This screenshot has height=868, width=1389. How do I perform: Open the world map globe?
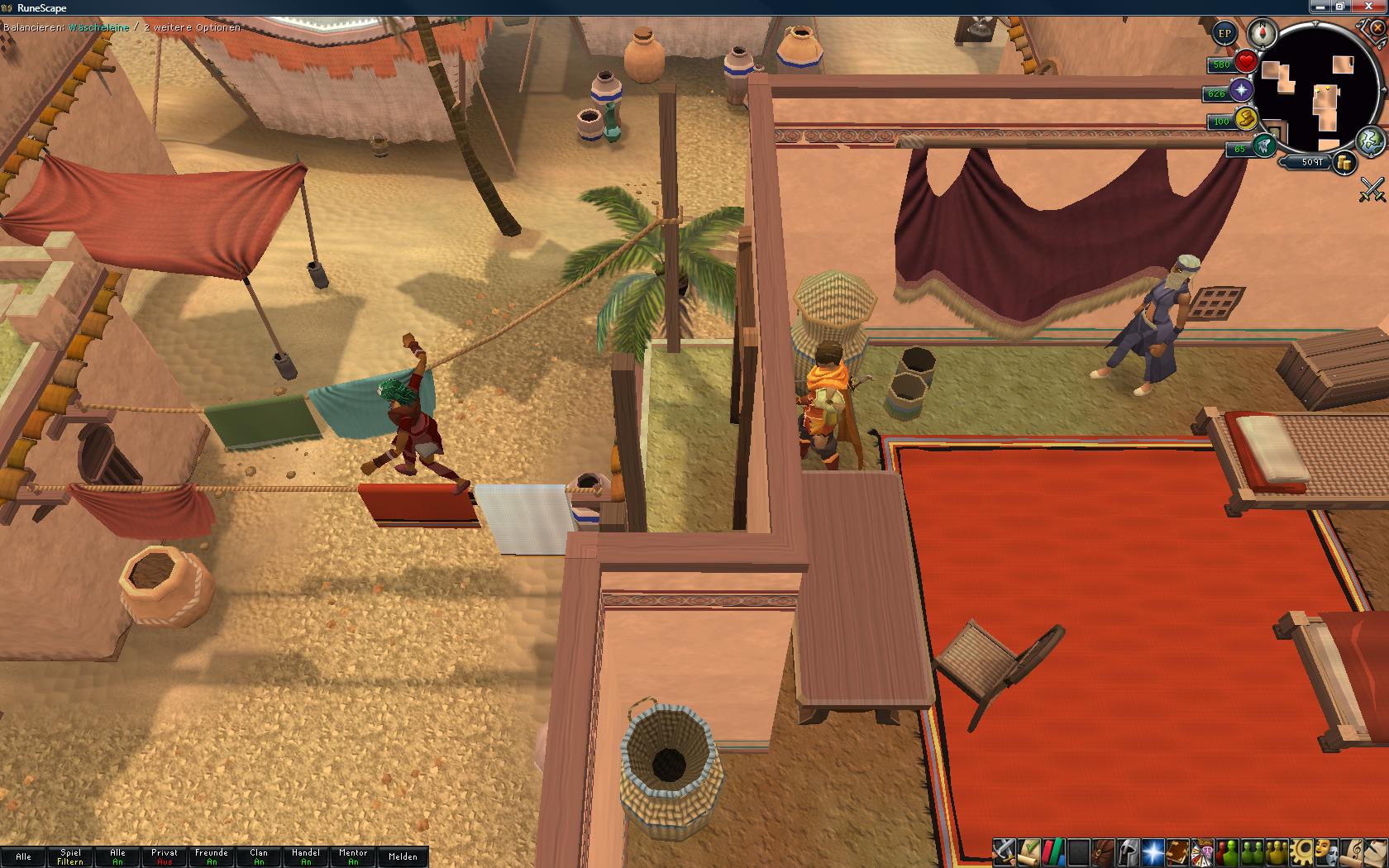[1370, 141]
